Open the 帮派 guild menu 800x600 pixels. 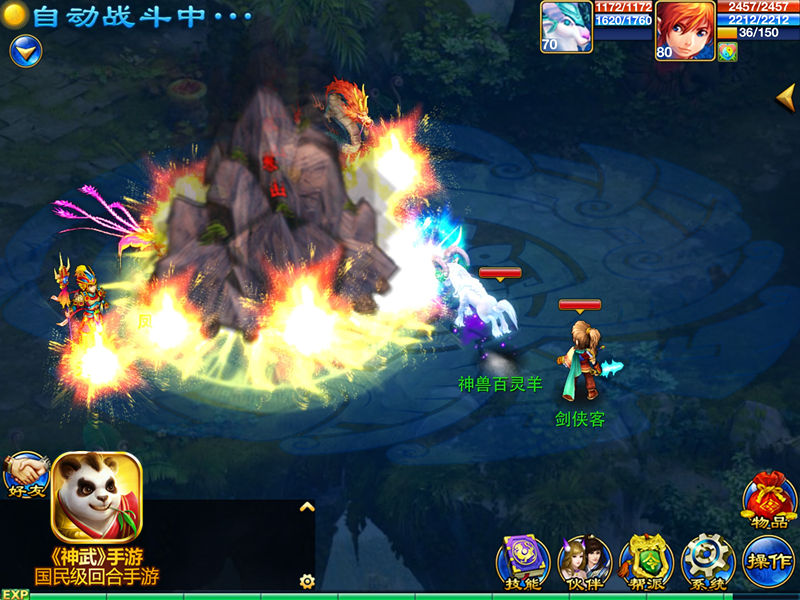[x=645, y=562]
